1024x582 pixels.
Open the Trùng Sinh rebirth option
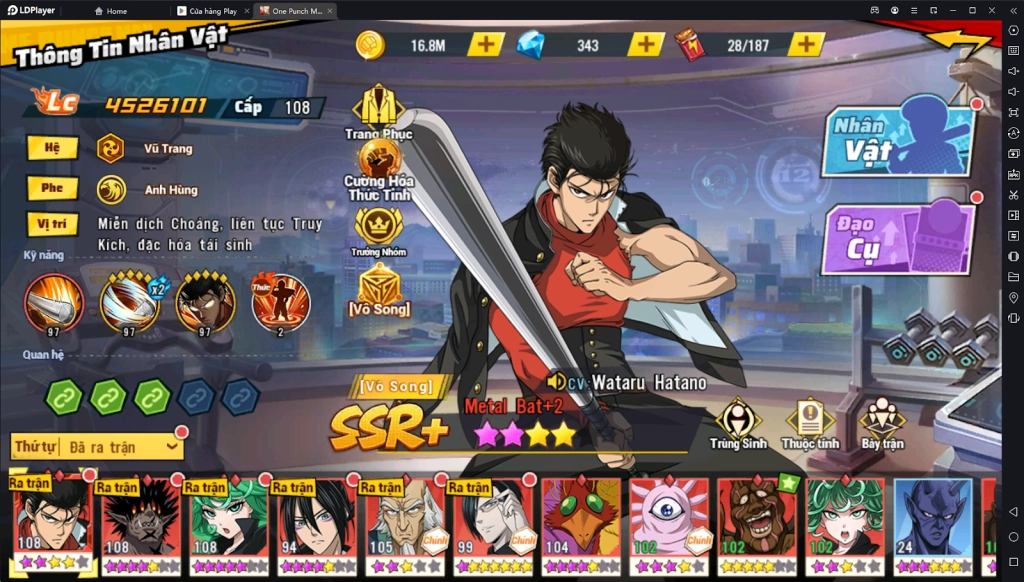tap(738, 422)
